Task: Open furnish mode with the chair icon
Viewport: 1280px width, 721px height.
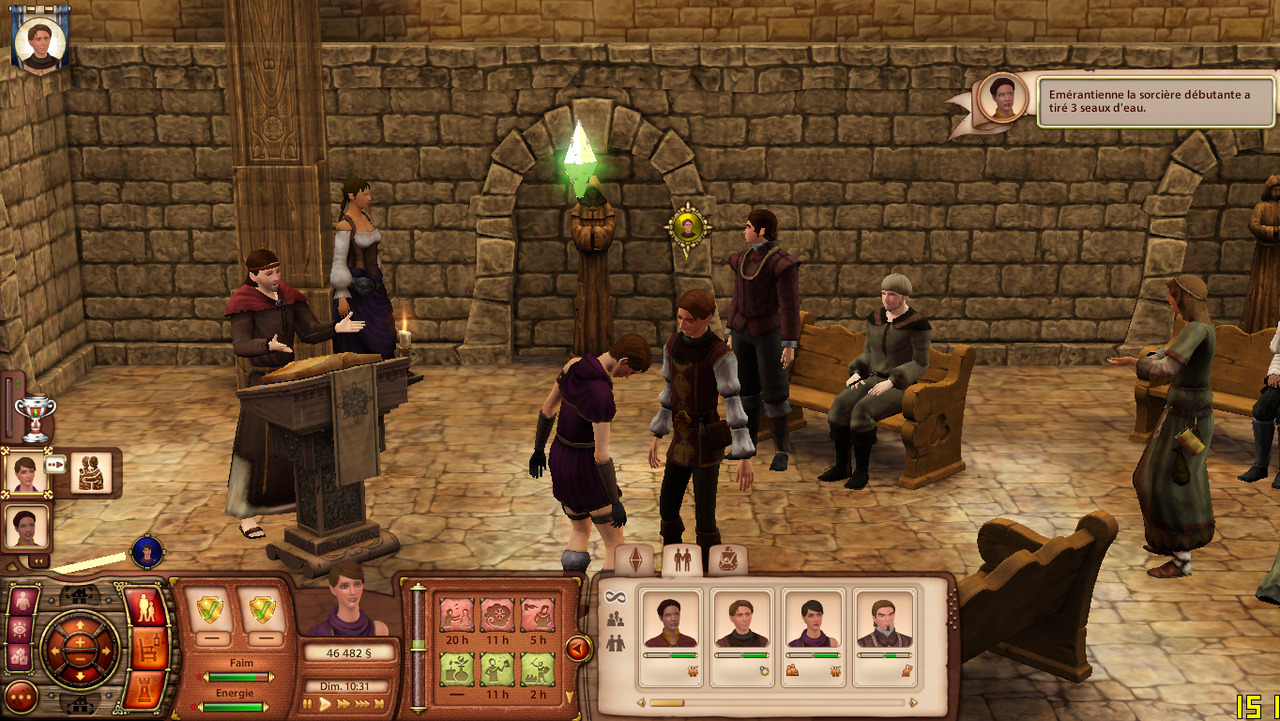Action: click(x=149, y=650)
